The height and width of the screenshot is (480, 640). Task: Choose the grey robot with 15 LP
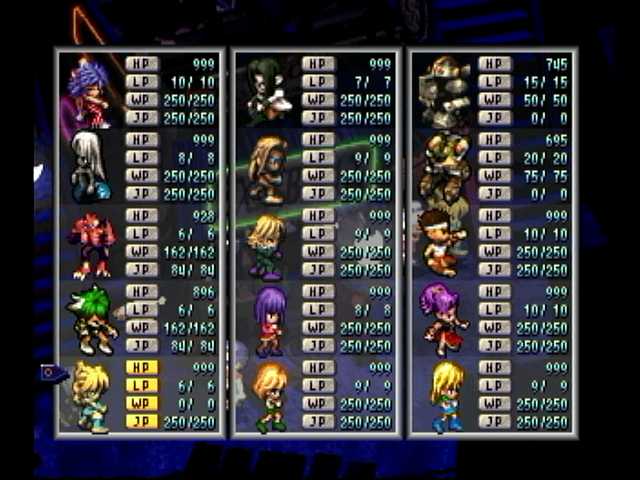coord(445,92)
